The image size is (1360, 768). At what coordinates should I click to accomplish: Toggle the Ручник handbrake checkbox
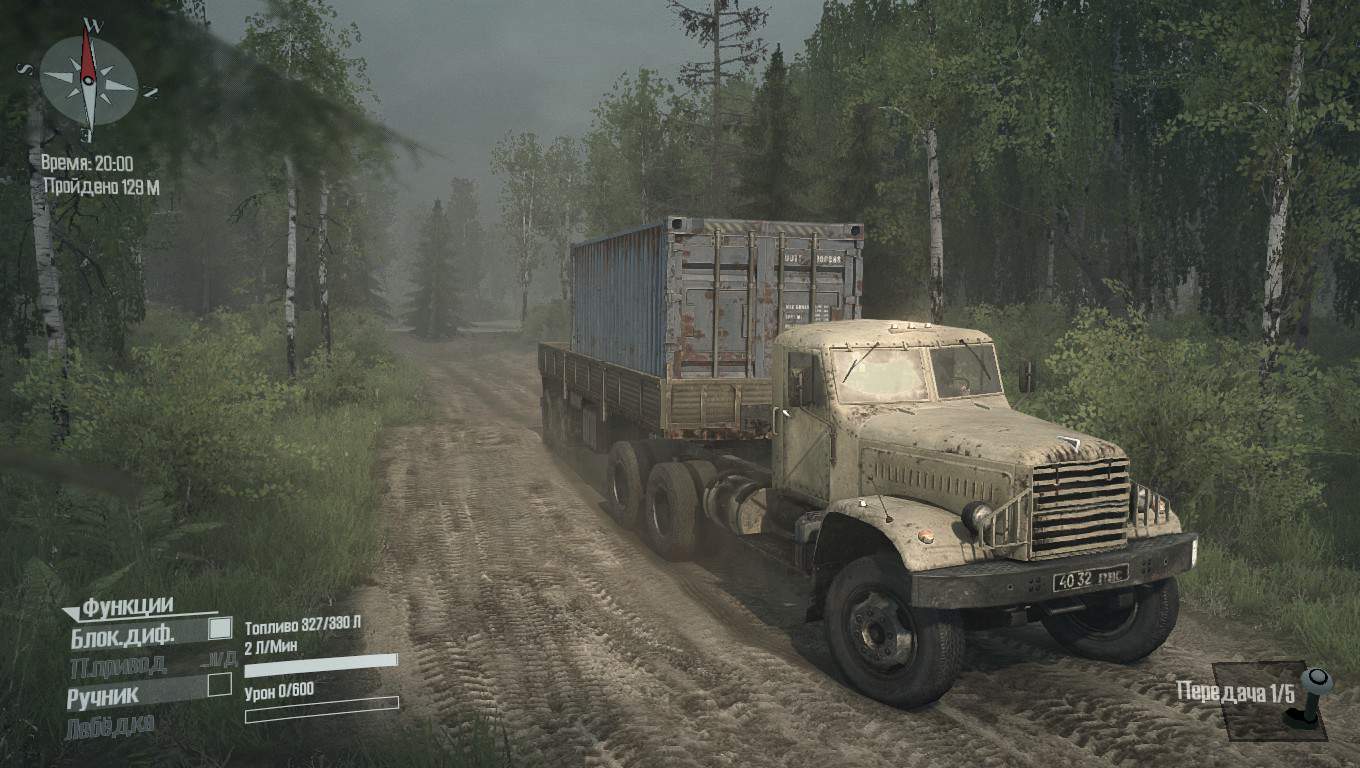point(219,685)
